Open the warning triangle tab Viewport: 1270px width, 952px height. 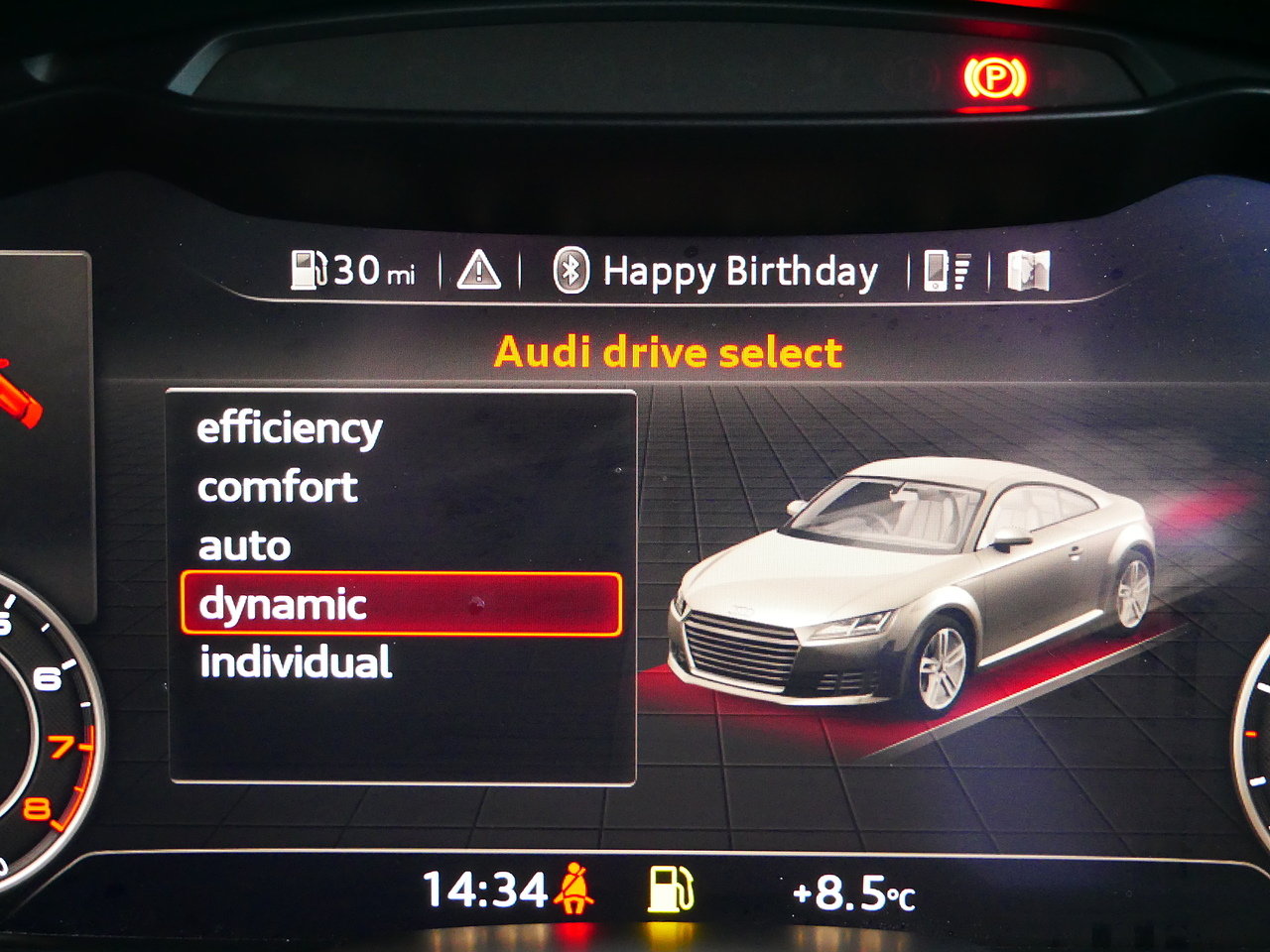479,270
